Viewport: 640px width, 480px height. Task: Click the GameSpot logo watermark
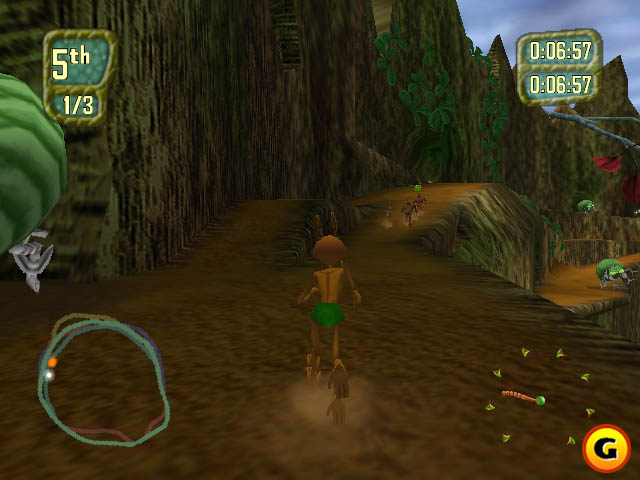pyautogui.click(x=606, y=449)
